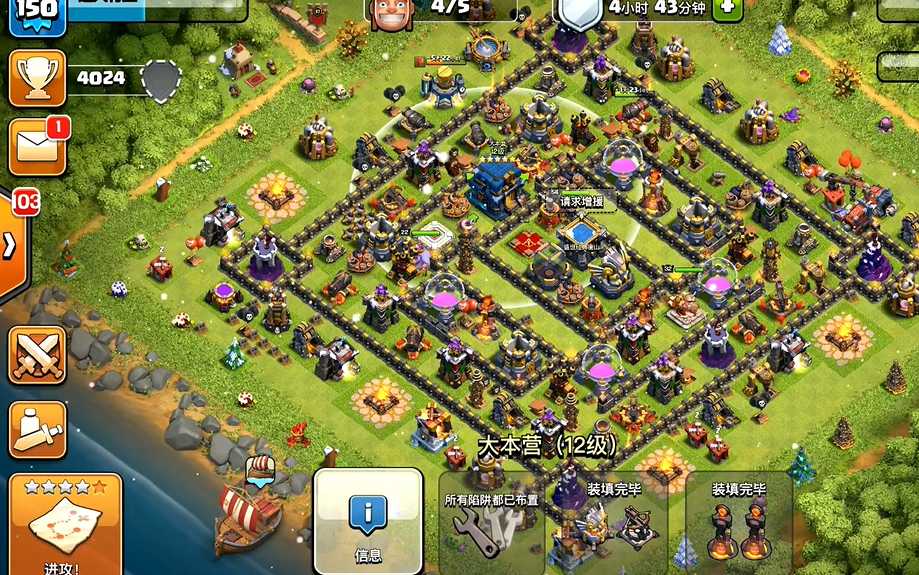The image size is (919, 575).
Task: Expand the side chat arrow tab
Action: tap(12, 245)
